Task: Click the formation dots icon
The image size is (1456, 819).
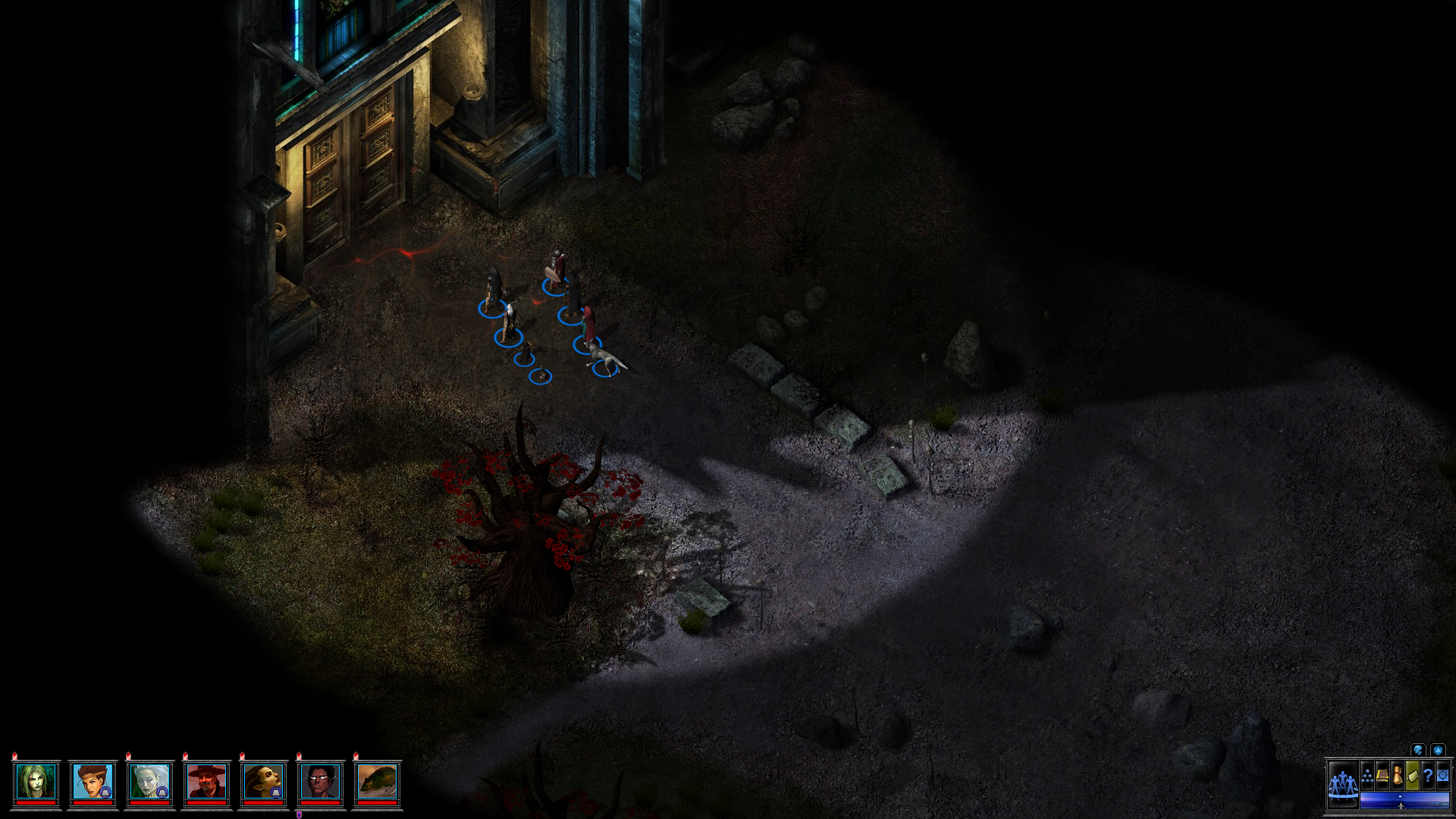Action: (x=1367, y=776)
